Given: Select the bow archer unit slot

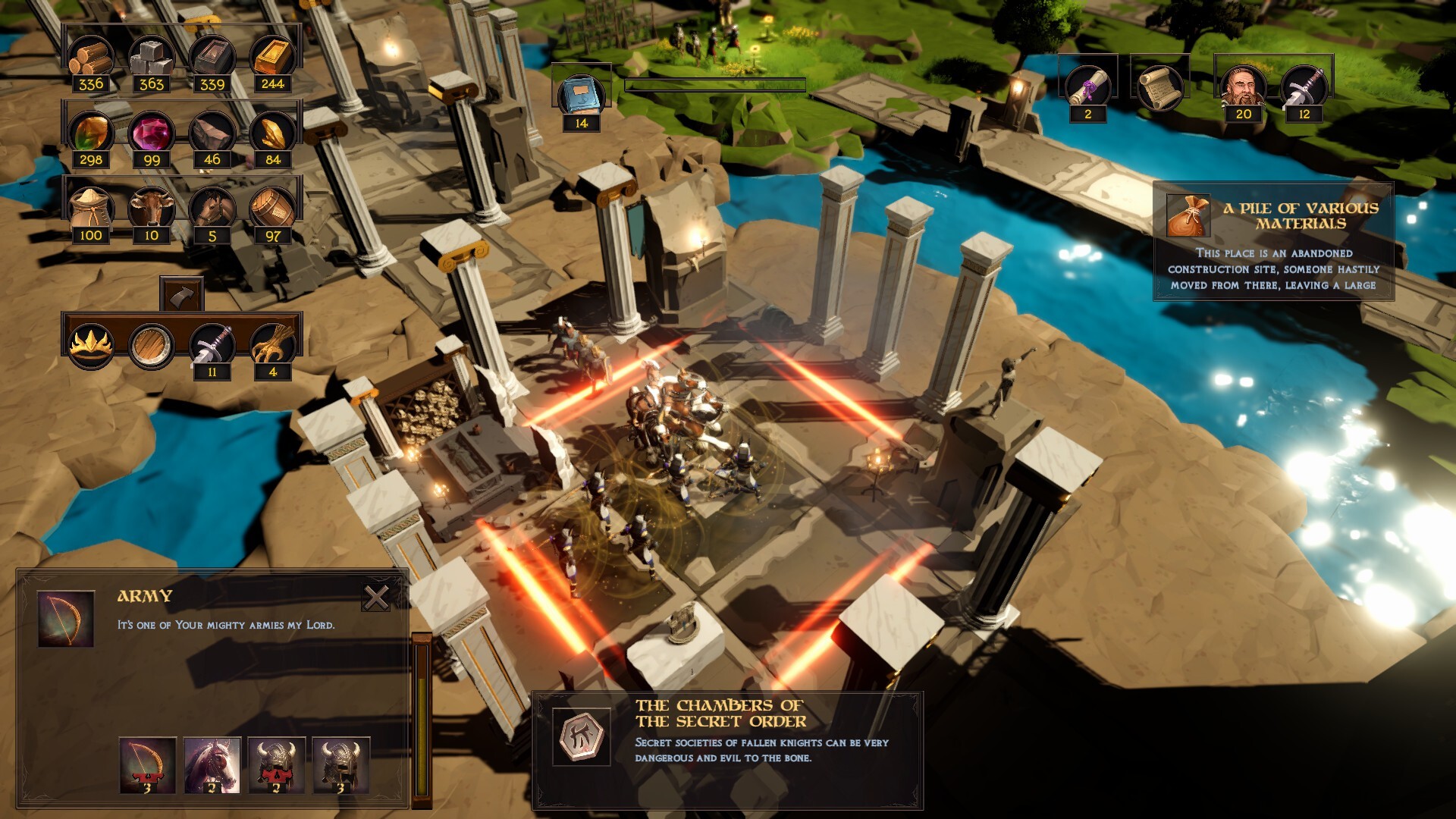Looking at the screenshot, I should tap(148, 764).
